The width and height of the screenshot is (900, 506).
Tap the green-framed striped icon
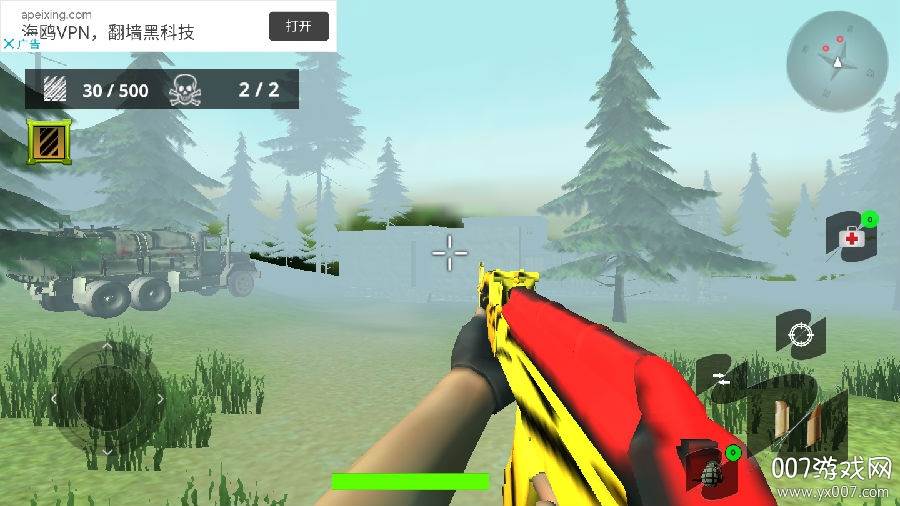pos(48,141)
